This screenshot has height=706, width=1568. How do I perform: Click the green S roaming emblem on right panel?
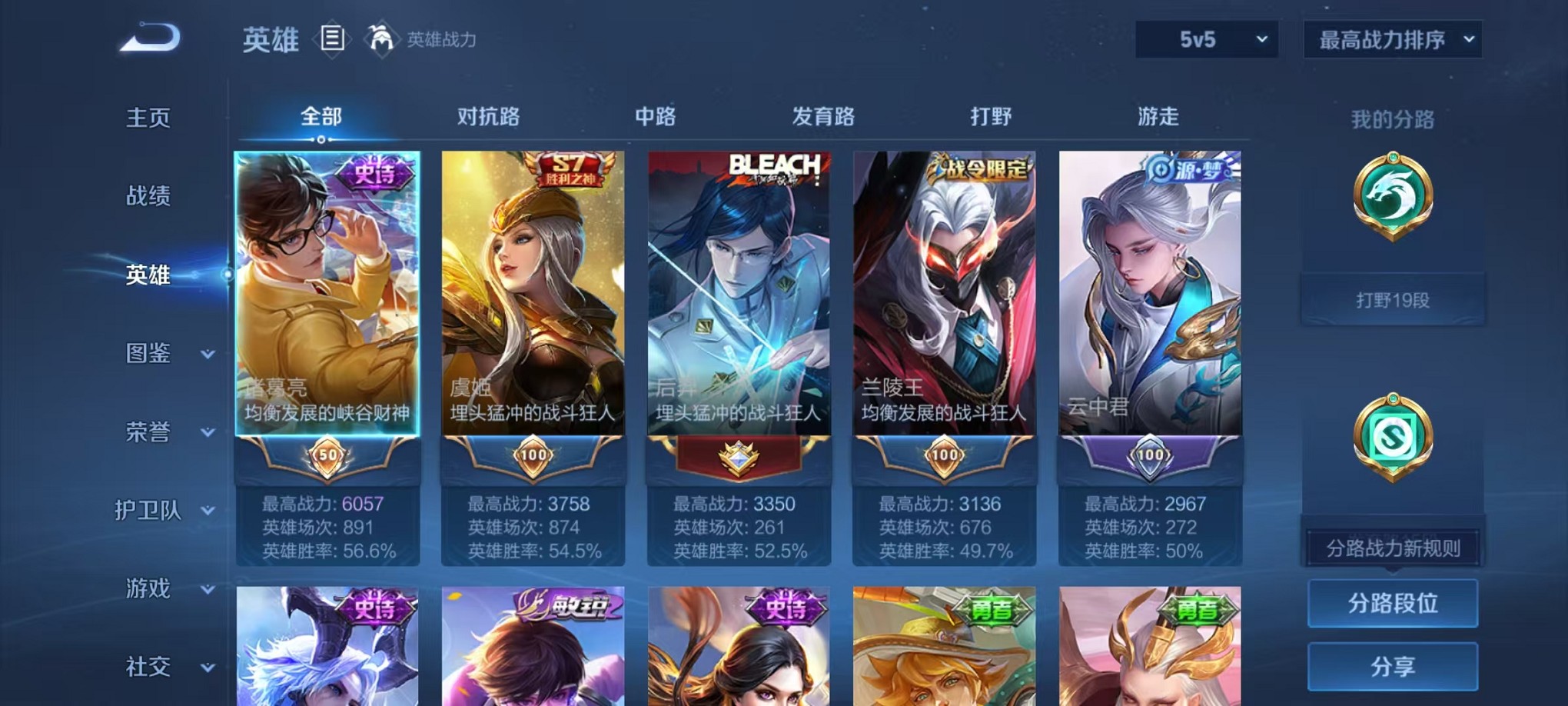[1393, 435]
